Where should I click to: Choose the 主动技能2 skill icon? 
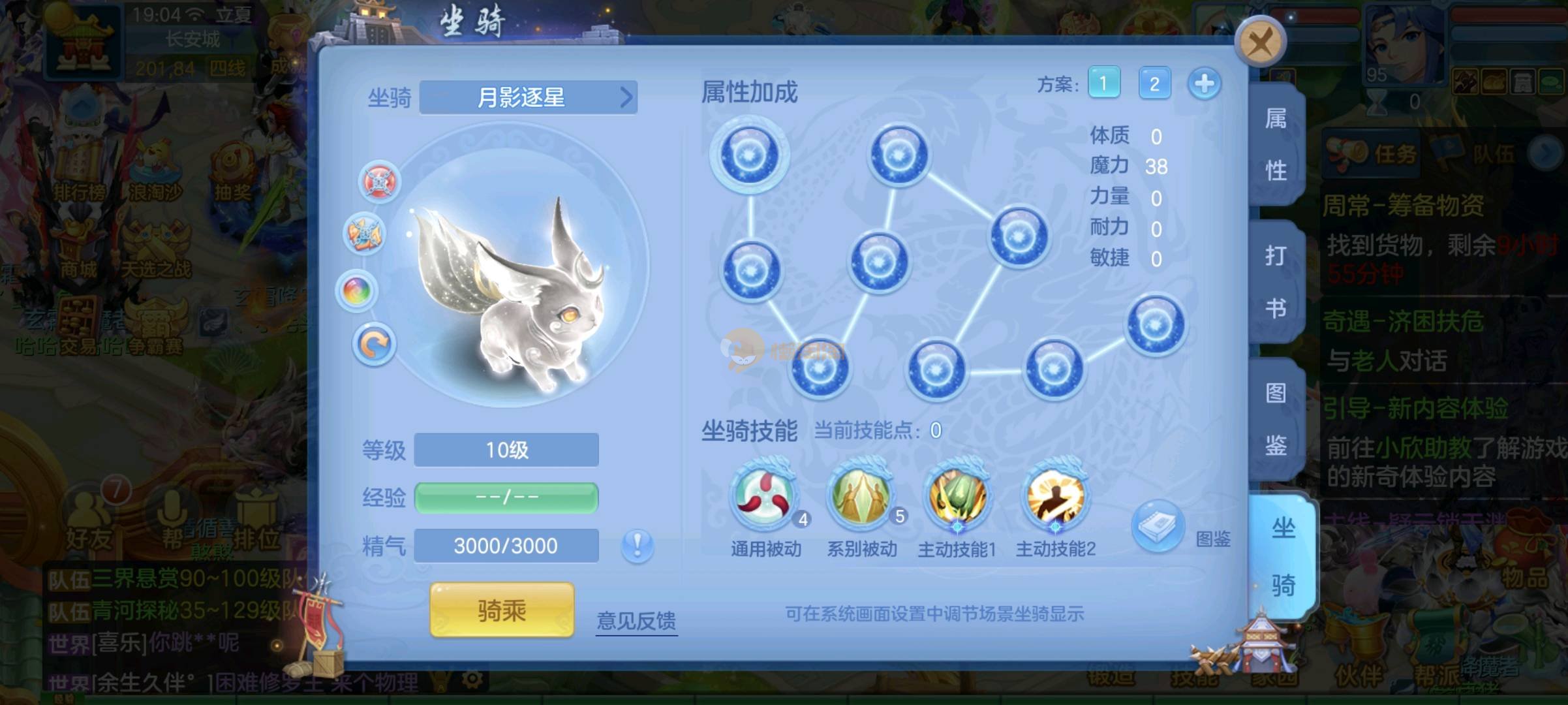tap(1054, 496)
